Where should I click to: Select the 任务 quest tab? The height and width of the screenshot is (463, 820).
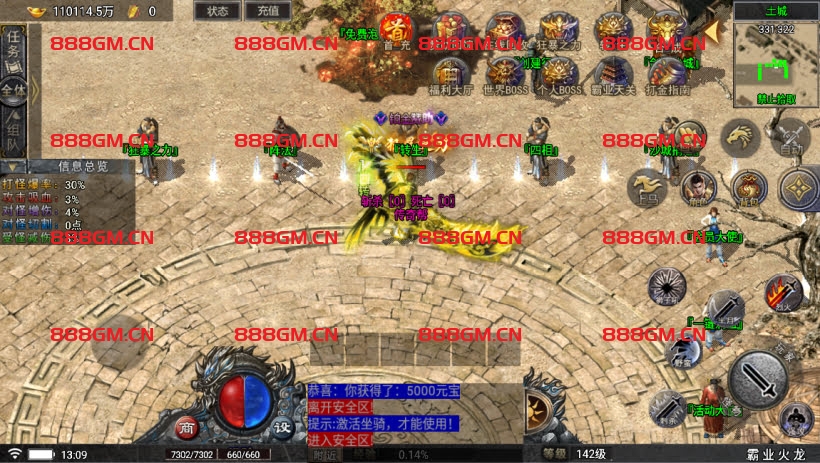13,45
